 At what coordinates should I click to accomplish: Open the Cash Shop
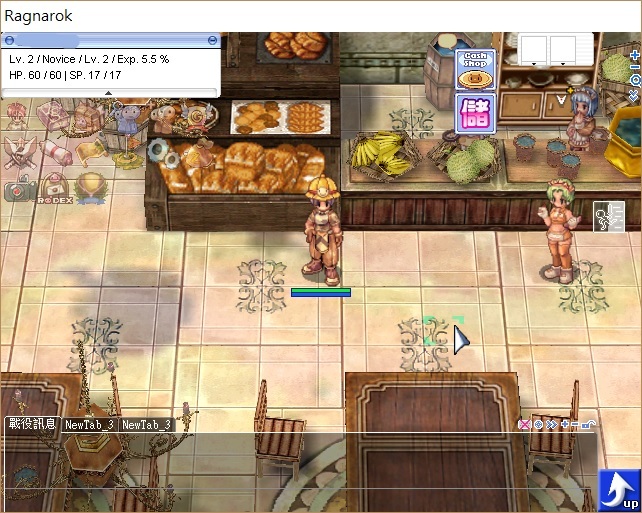[x=475, y=69]
